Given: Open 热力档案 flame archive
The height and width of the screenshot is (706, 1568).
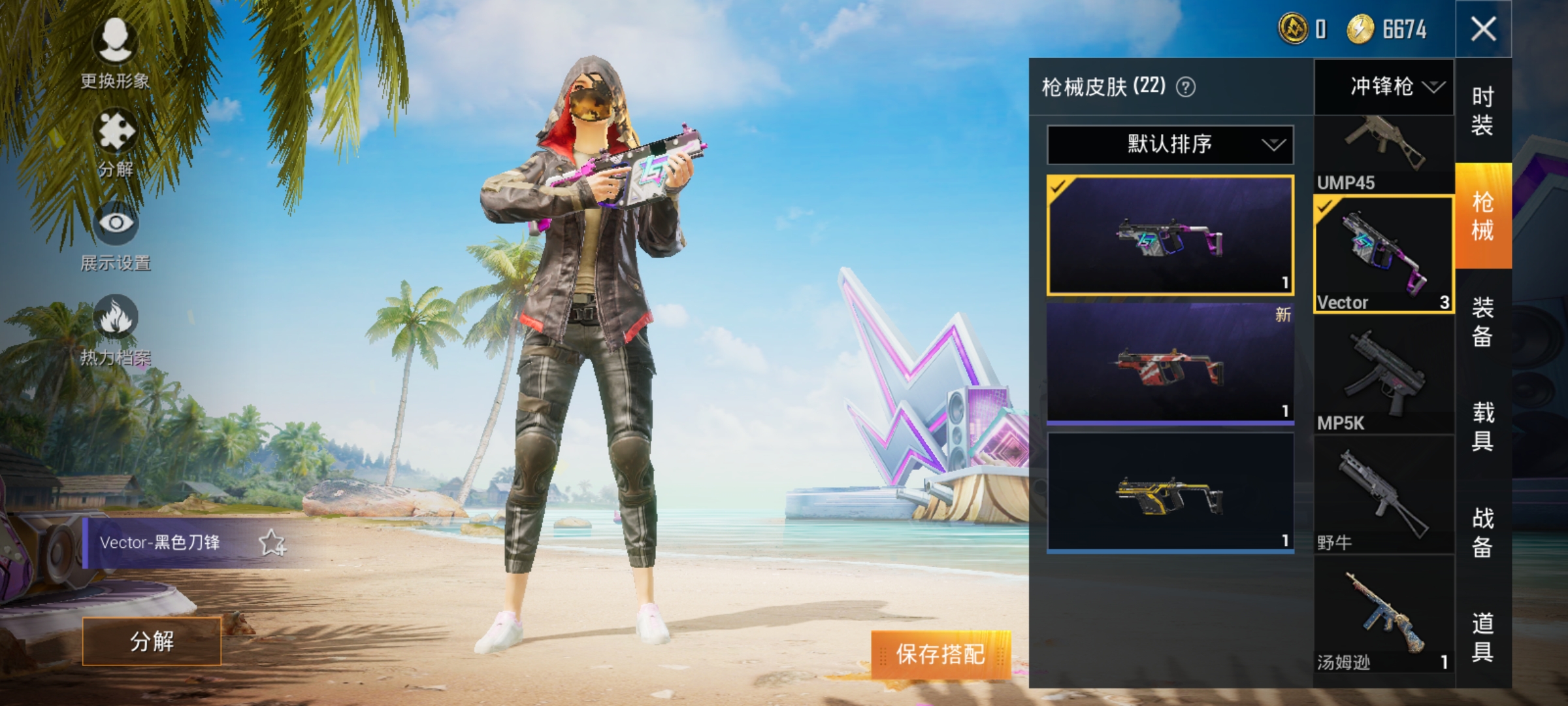Looking at the screenshot, I should tap(116, 328).
